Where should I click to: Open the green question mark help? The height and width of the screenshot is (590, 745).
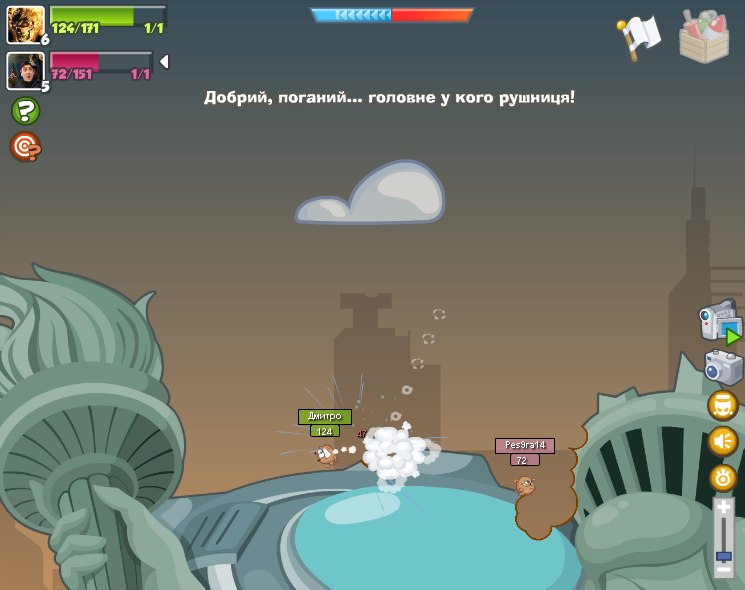(x=25, y=111)
